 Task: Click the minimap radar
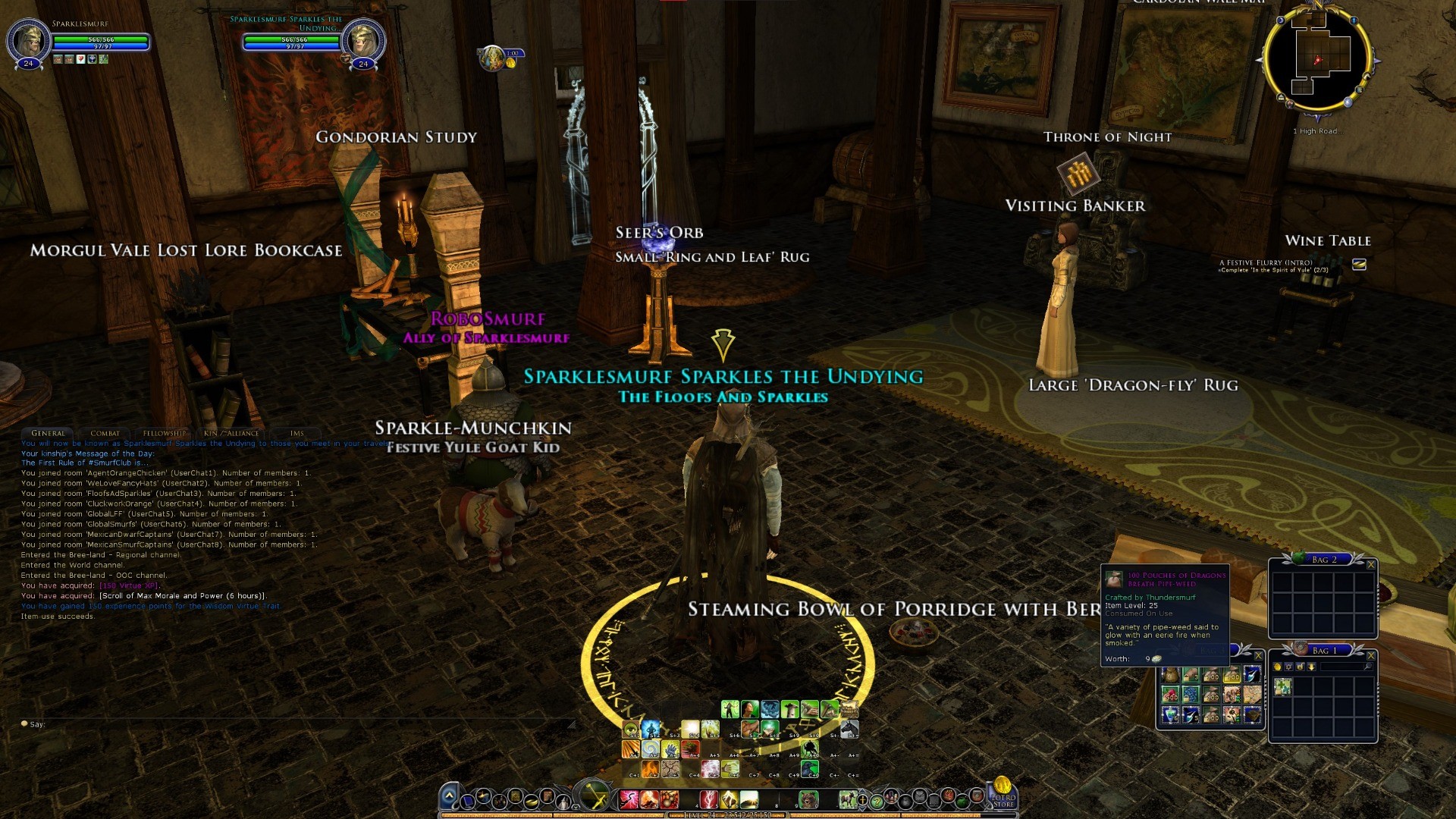click(1319, 59)
